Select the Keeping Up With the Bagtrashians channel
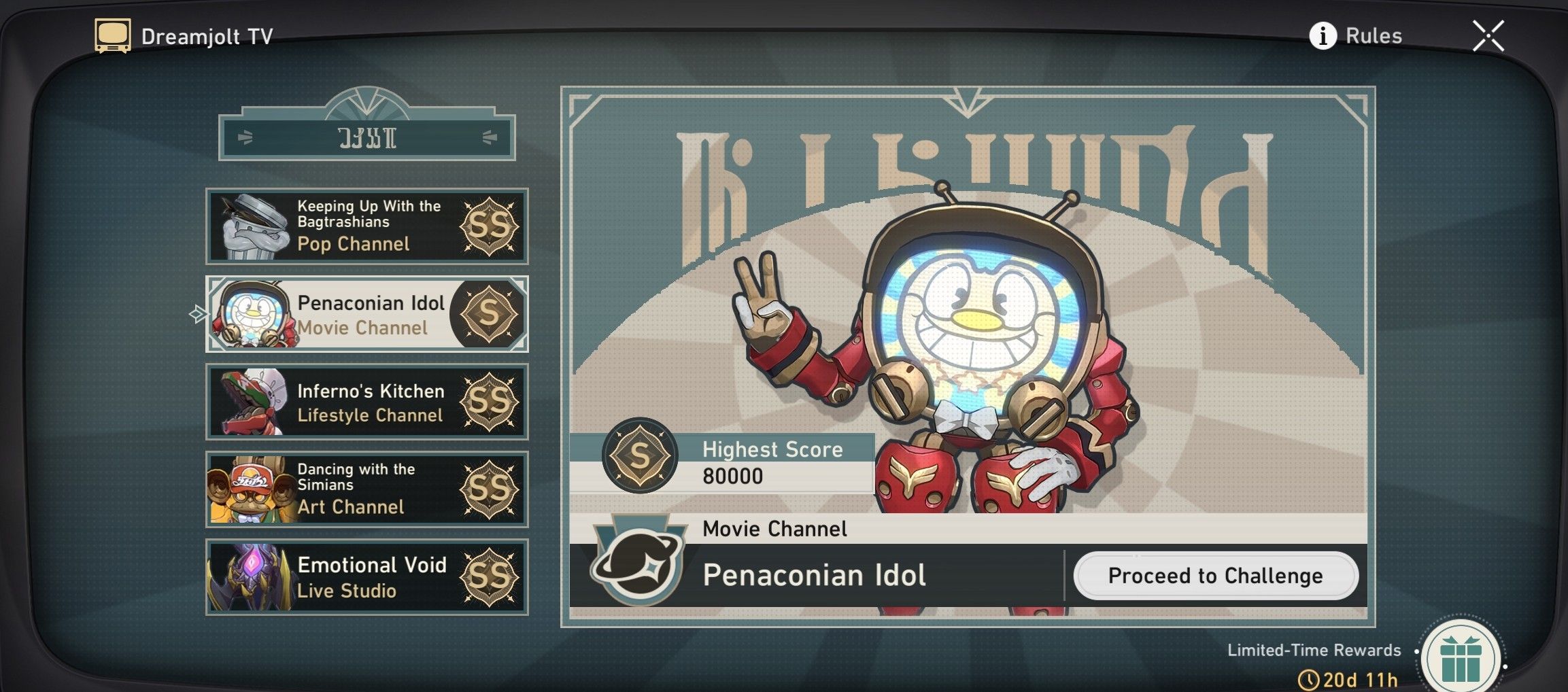Image resolution: width=1568 pixels, height=692 pixels. (x=366, y=226)
